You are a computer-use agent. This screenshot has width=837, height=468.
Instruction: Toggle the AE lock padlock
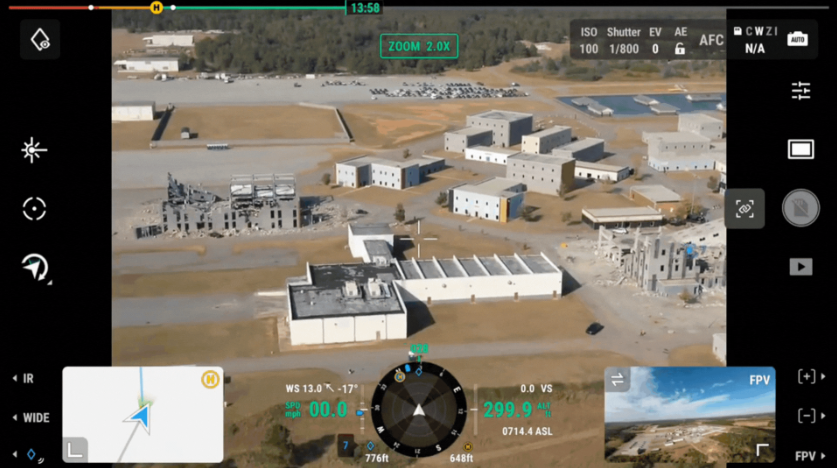(680, 47)
